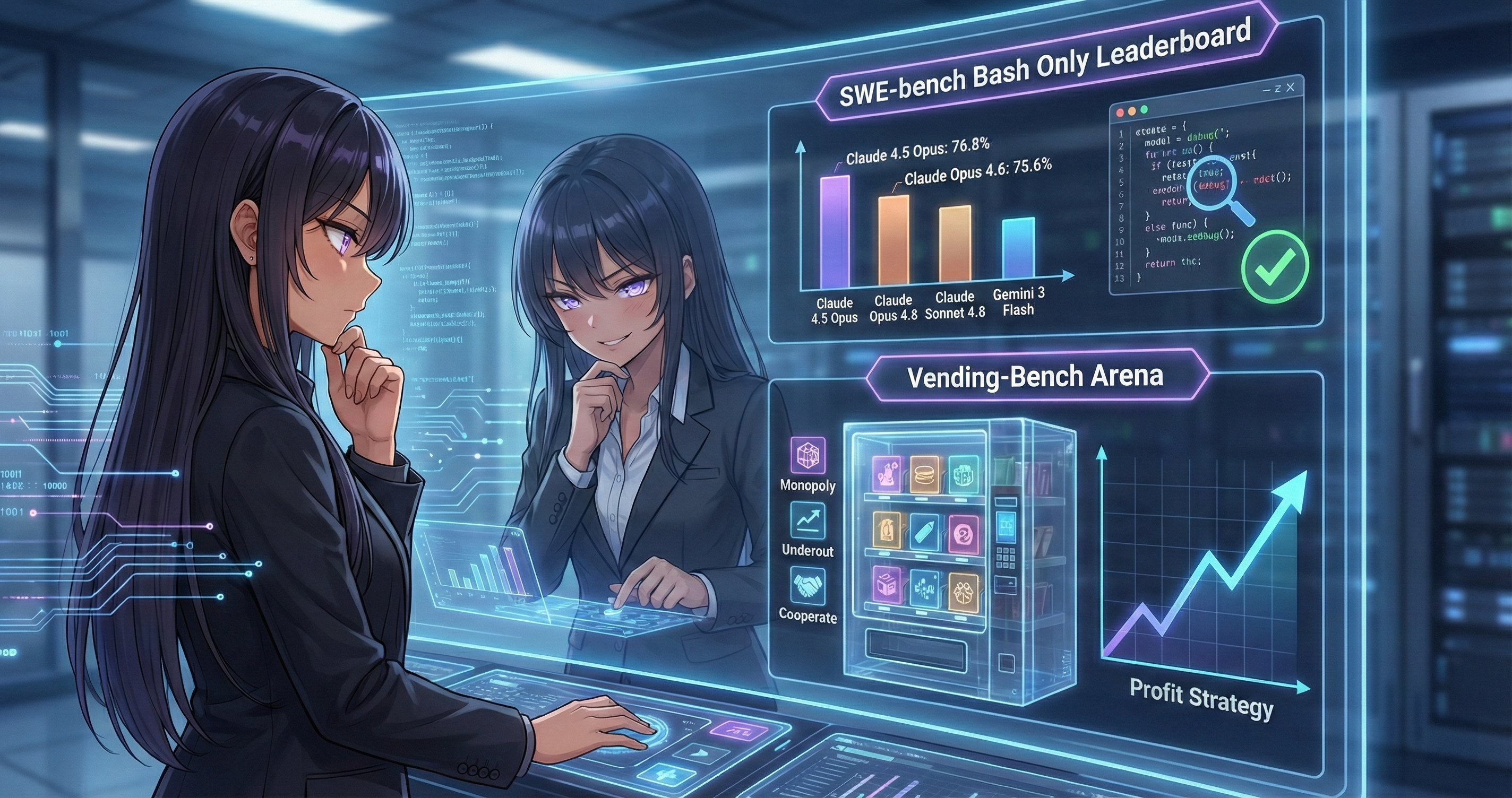Select the burger item in vending machine
Image resolution: width=1512 pixels, height=798 pixels.
pos(924,473)
